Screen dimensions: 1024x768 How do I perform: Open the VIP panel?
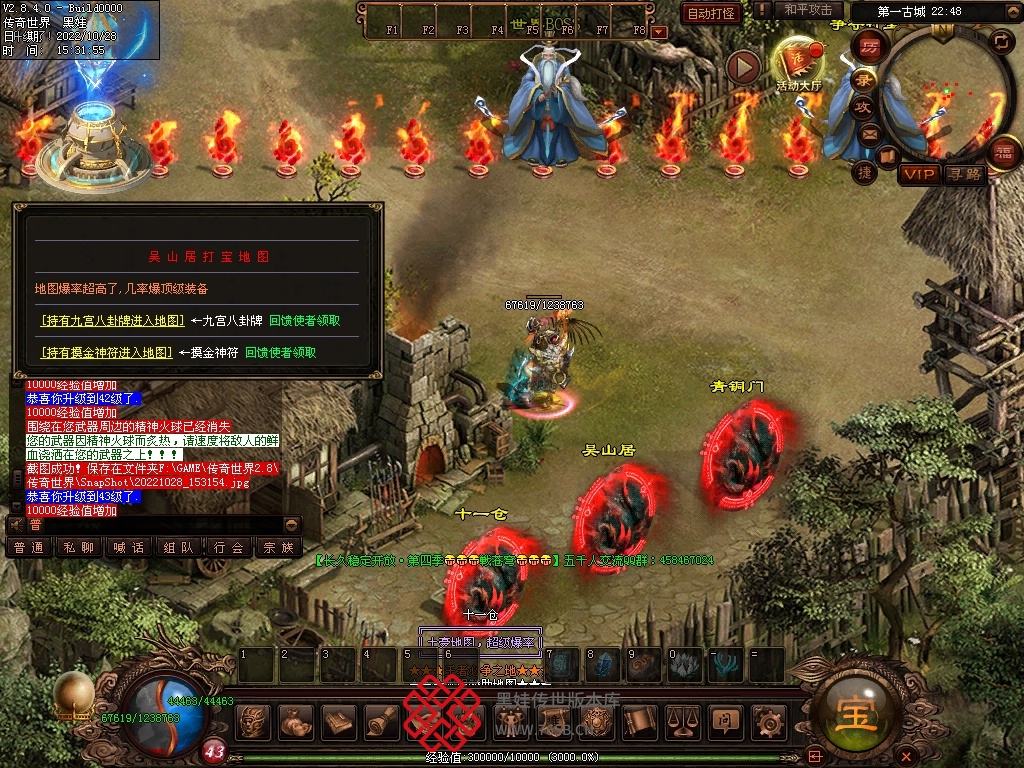918,174
